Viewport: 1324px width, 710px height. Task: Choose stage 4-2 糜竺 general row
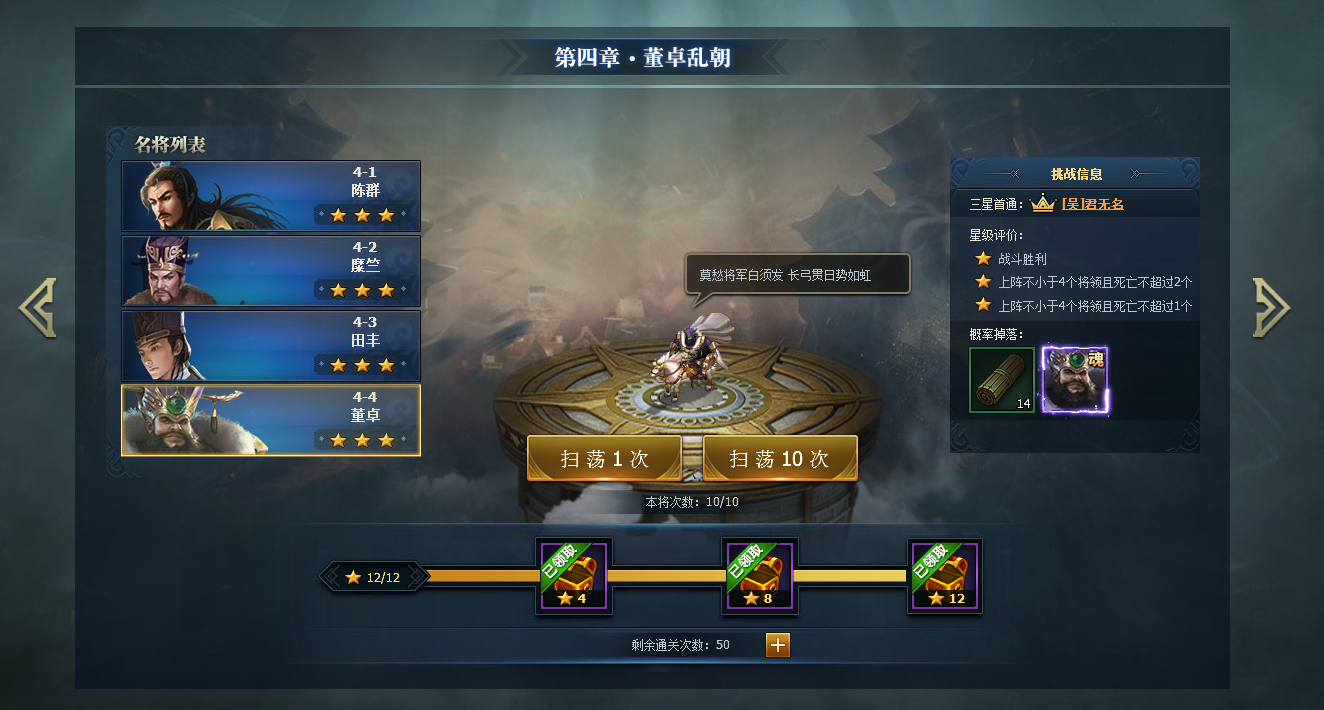point(271,271)
